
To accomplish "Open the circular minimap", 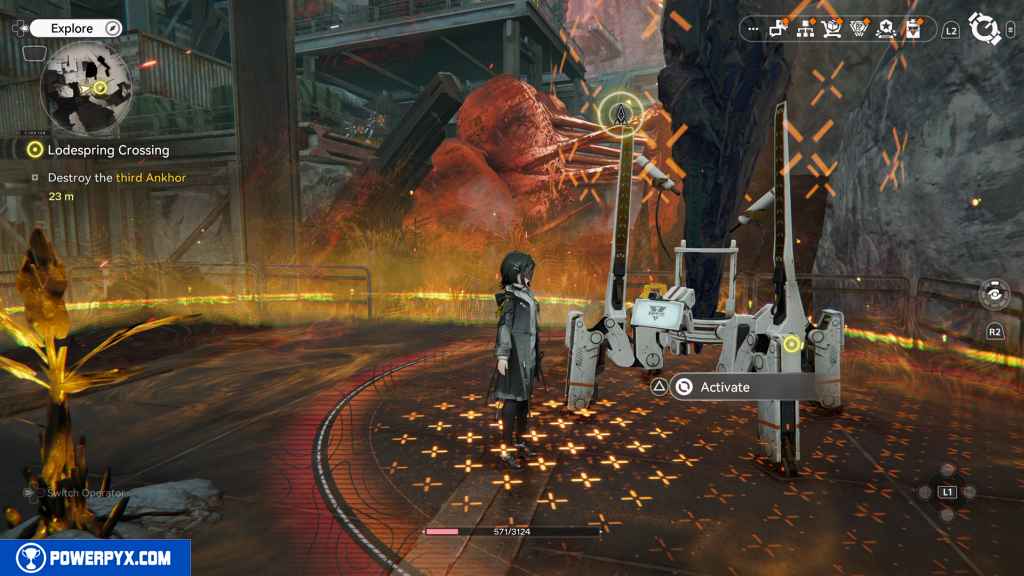I will coord(86,88).
